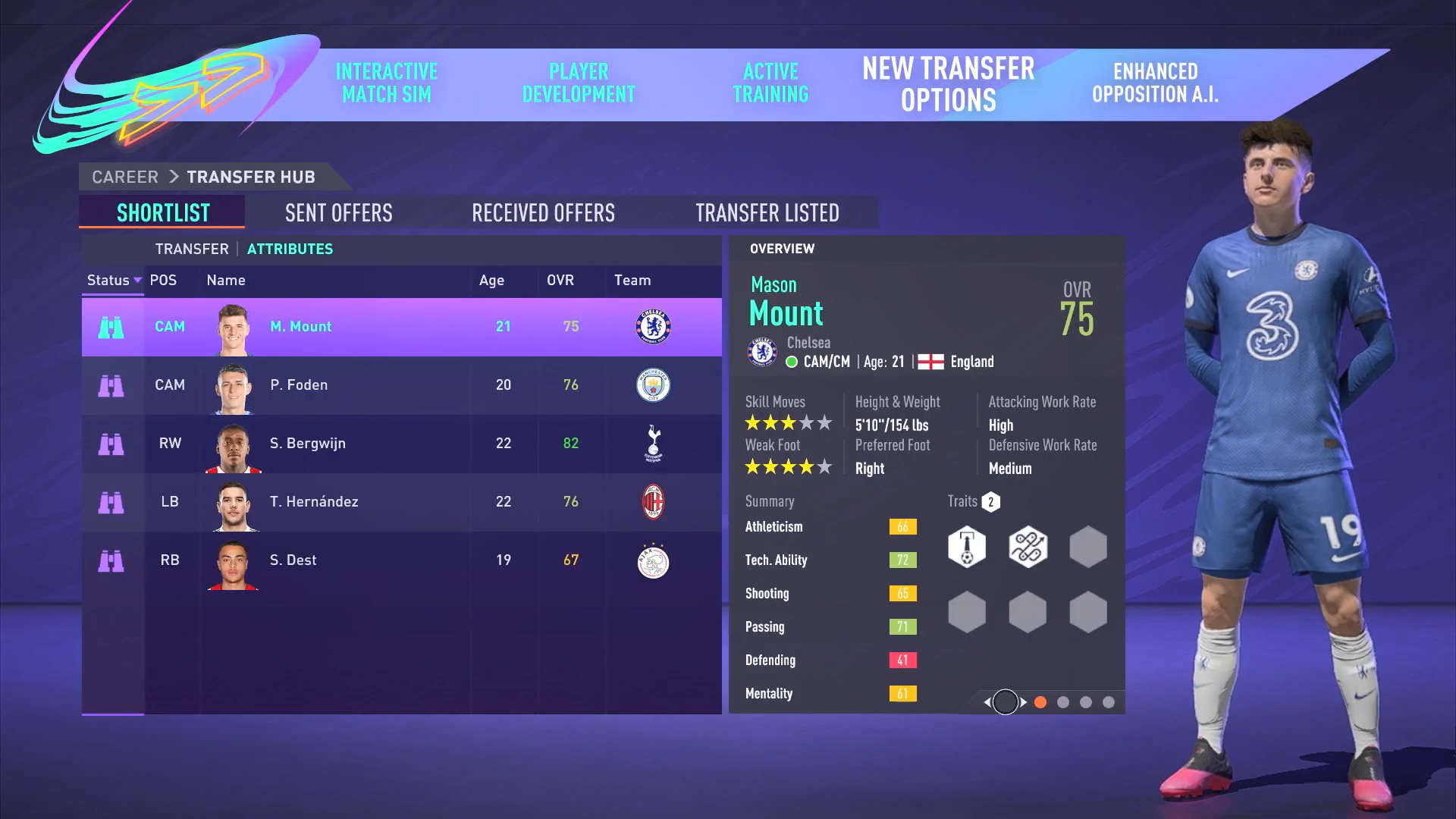Image resolution: width=1456 pixels, height=819 pixels.
Task: Sort the list by Age header
Action: click(x=491, y=281)
